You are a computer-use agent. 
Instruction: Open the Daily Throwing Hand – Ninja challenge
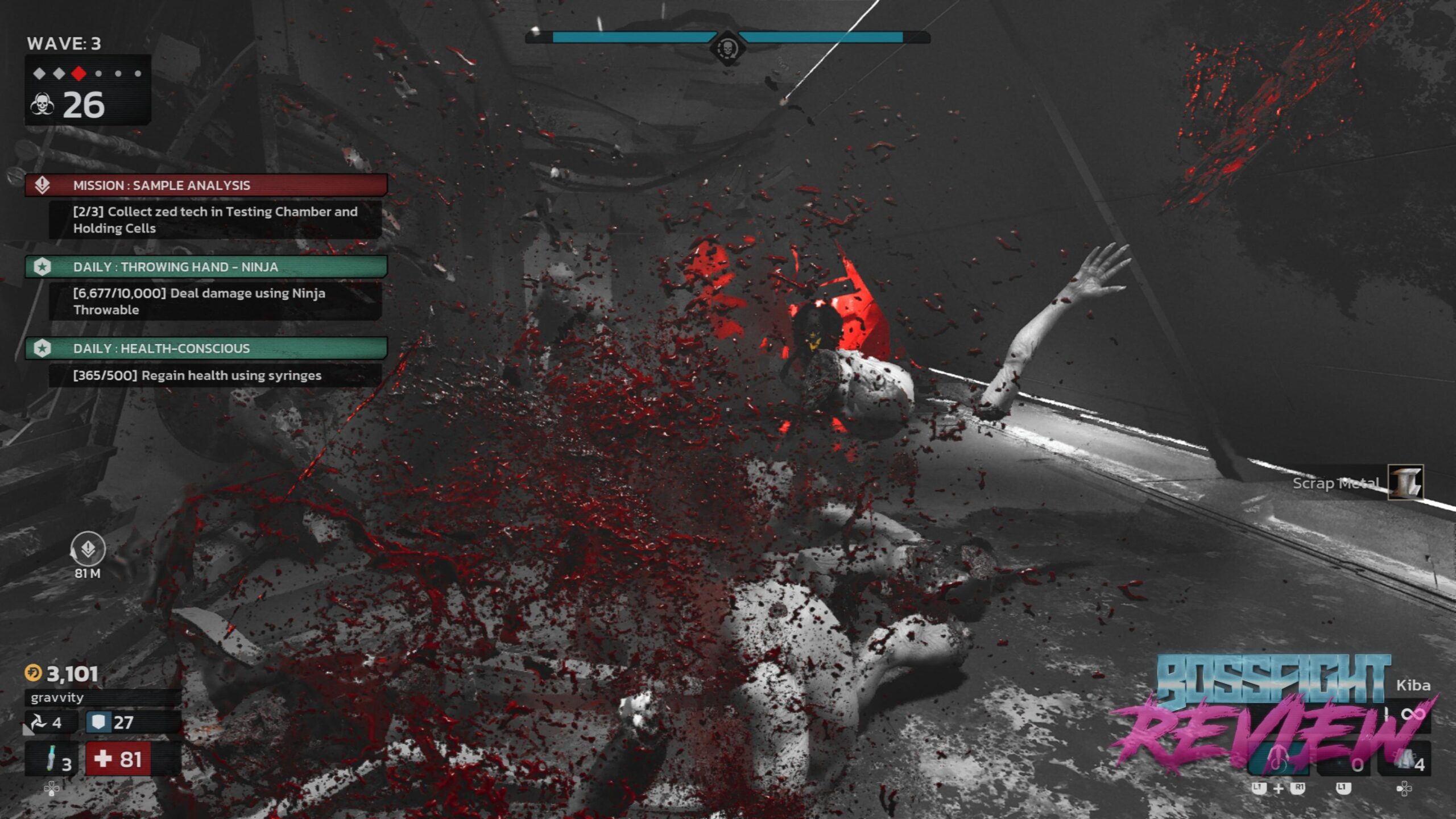206,267
